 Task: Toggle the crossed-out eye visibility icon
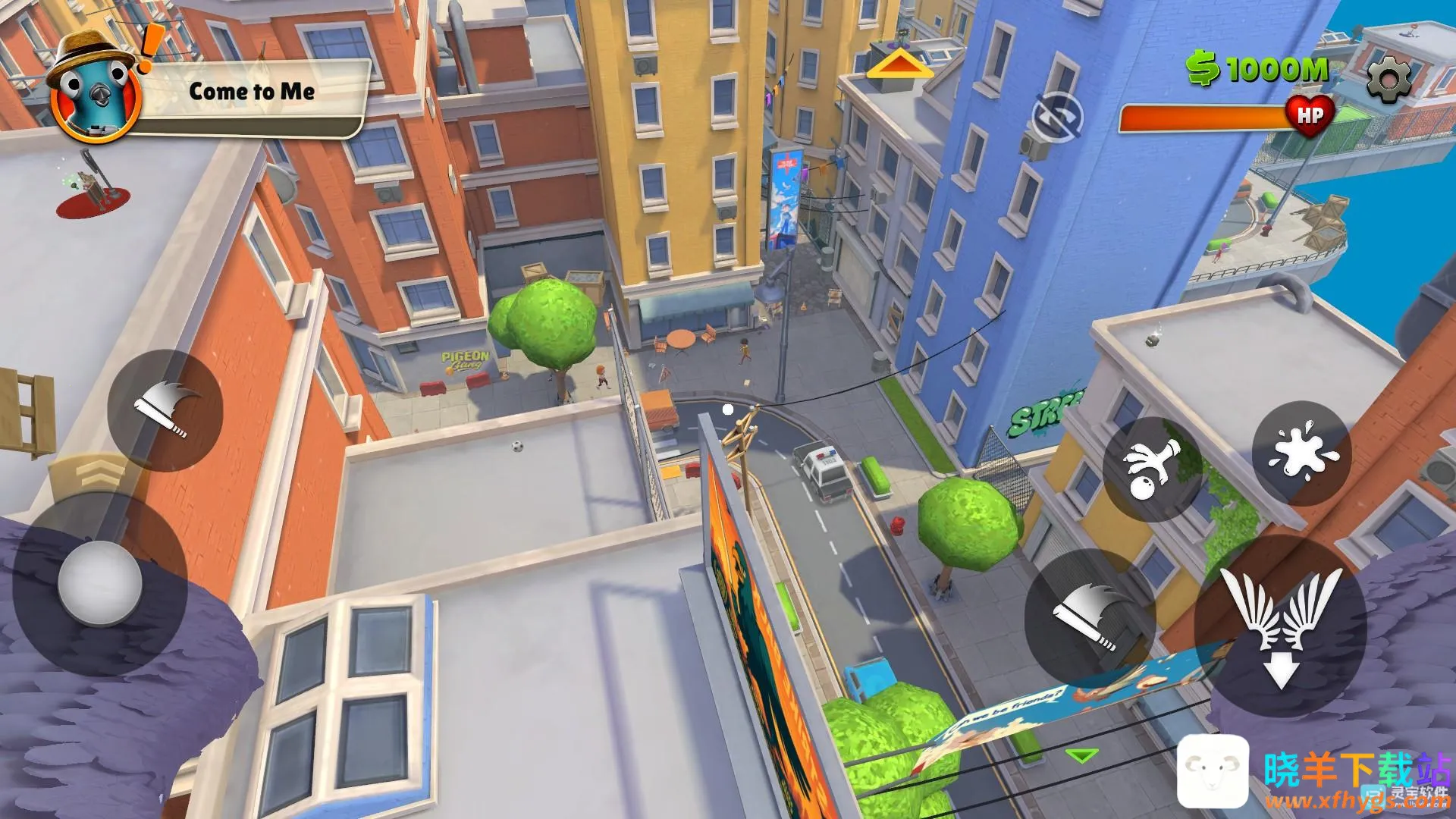coord(1057,118)
